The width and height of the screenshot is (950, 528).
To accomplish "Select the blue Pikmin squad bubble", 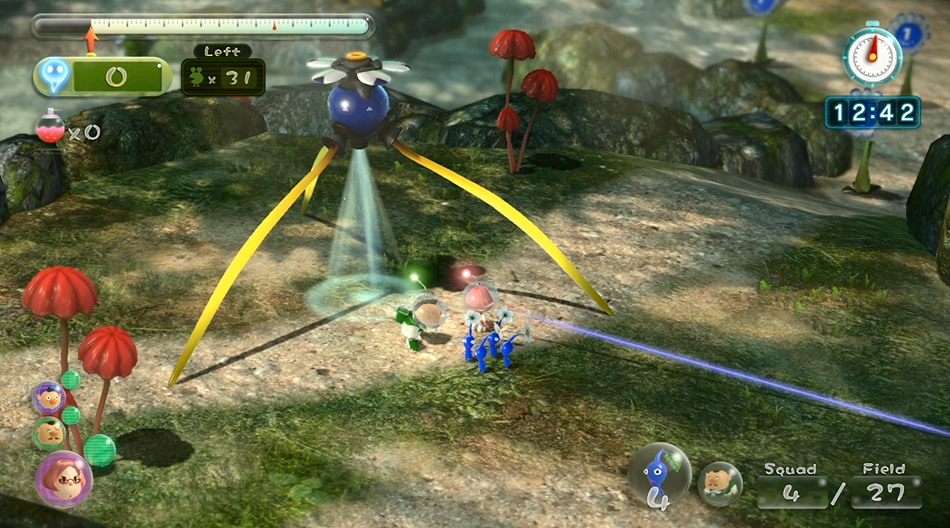I will [x=659, y=474].
